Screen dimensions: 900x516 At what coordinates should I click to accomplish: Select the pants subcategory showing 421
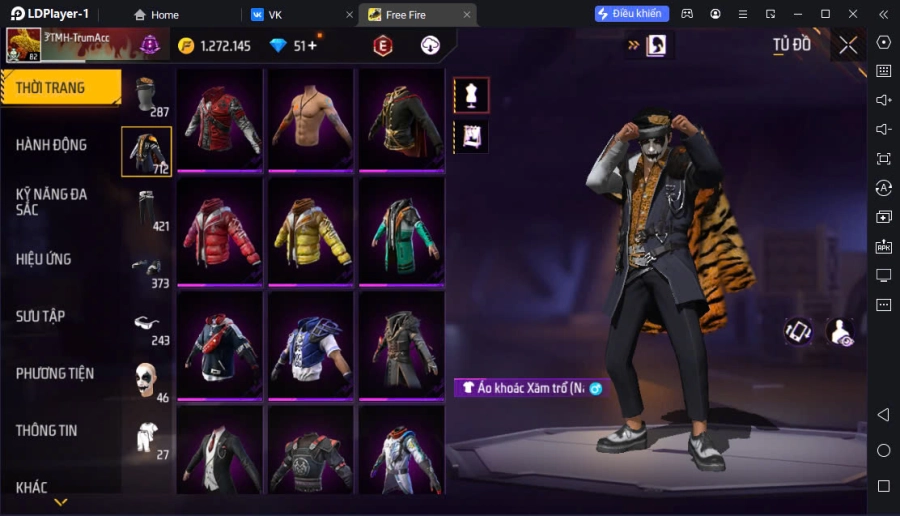(147, 209)
